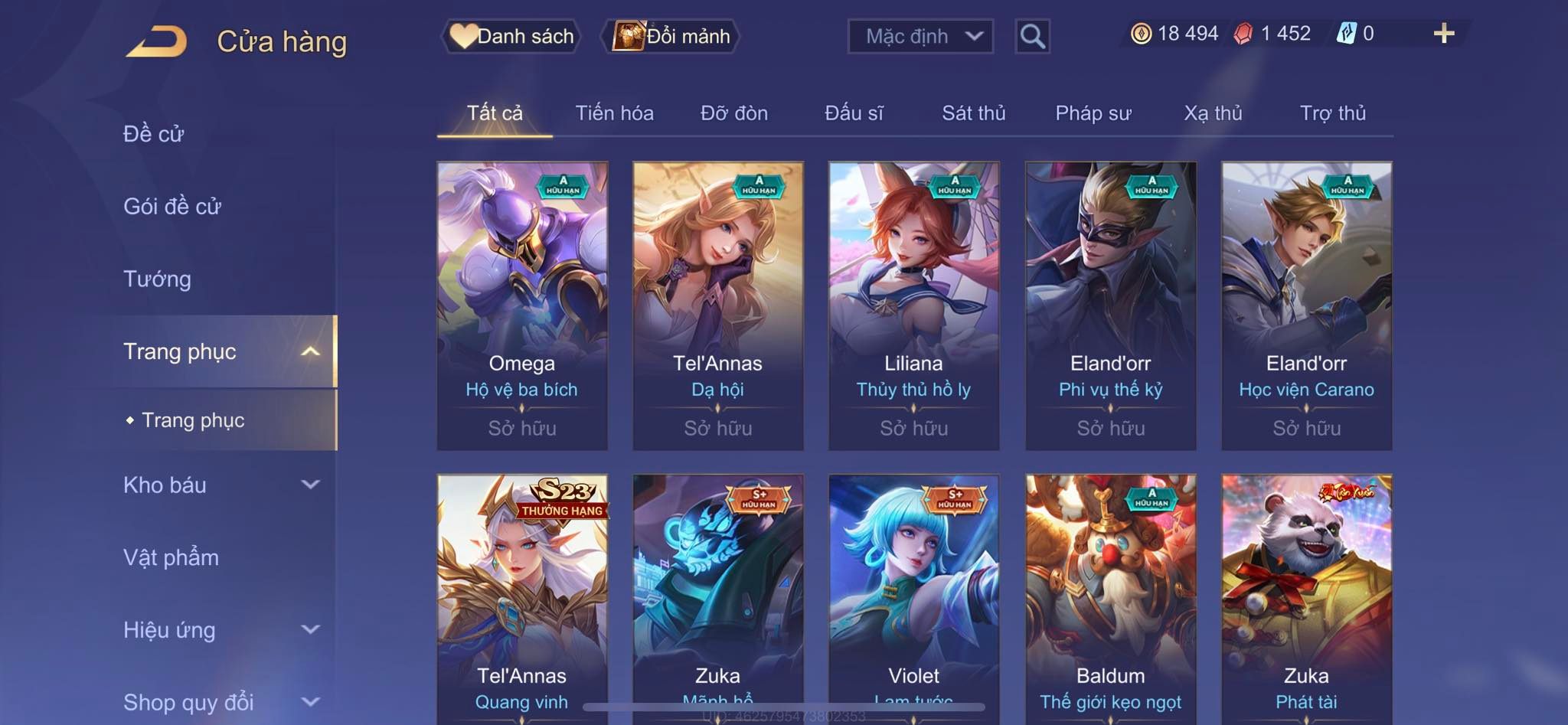Viewport: 1568px width, 725px height.
Task: Choose the Eland'orr Học viện Carano skin
Action: pyautogui.click(x=1306, y=305)
